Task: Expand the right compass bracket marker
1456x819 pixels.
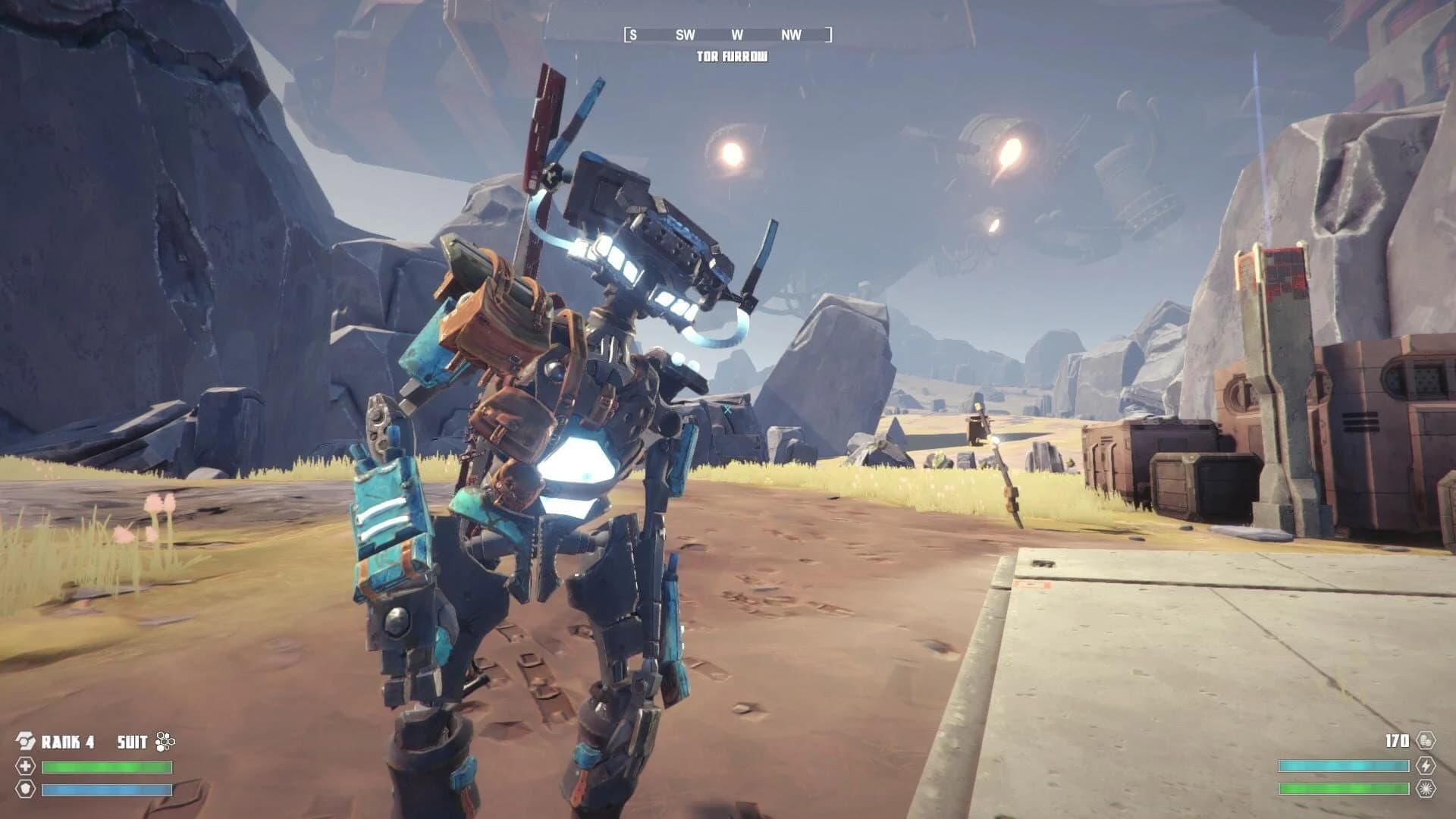Action: coord(827,34)
